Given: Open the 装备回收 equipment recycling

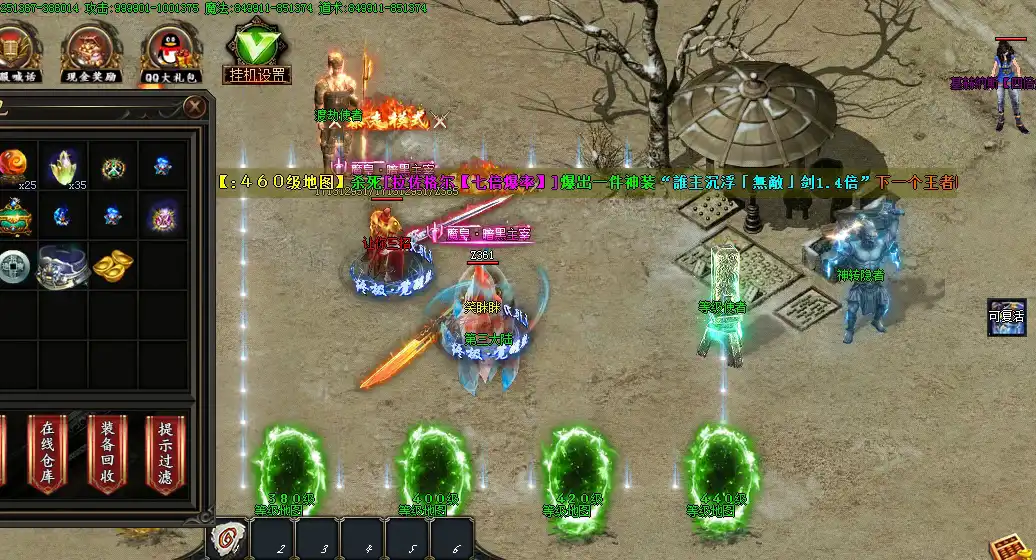Looking at the screenshot, I should [107, 453].
